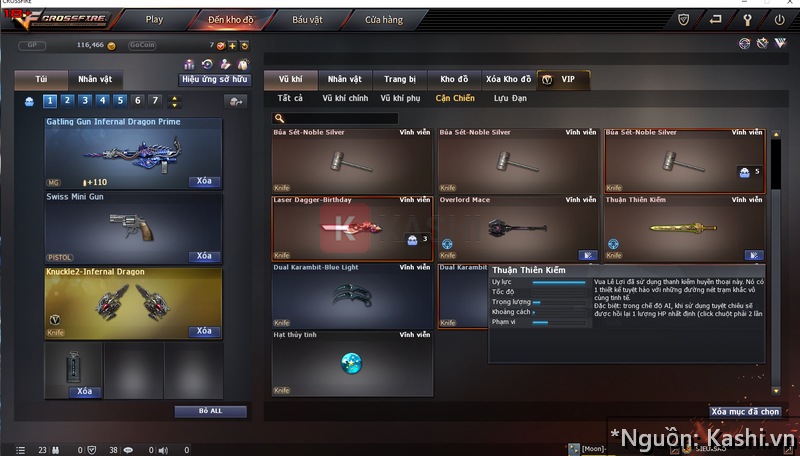Go to the Báu vật menu
This screenshot has width=800, height=456.
pos(307,19)
